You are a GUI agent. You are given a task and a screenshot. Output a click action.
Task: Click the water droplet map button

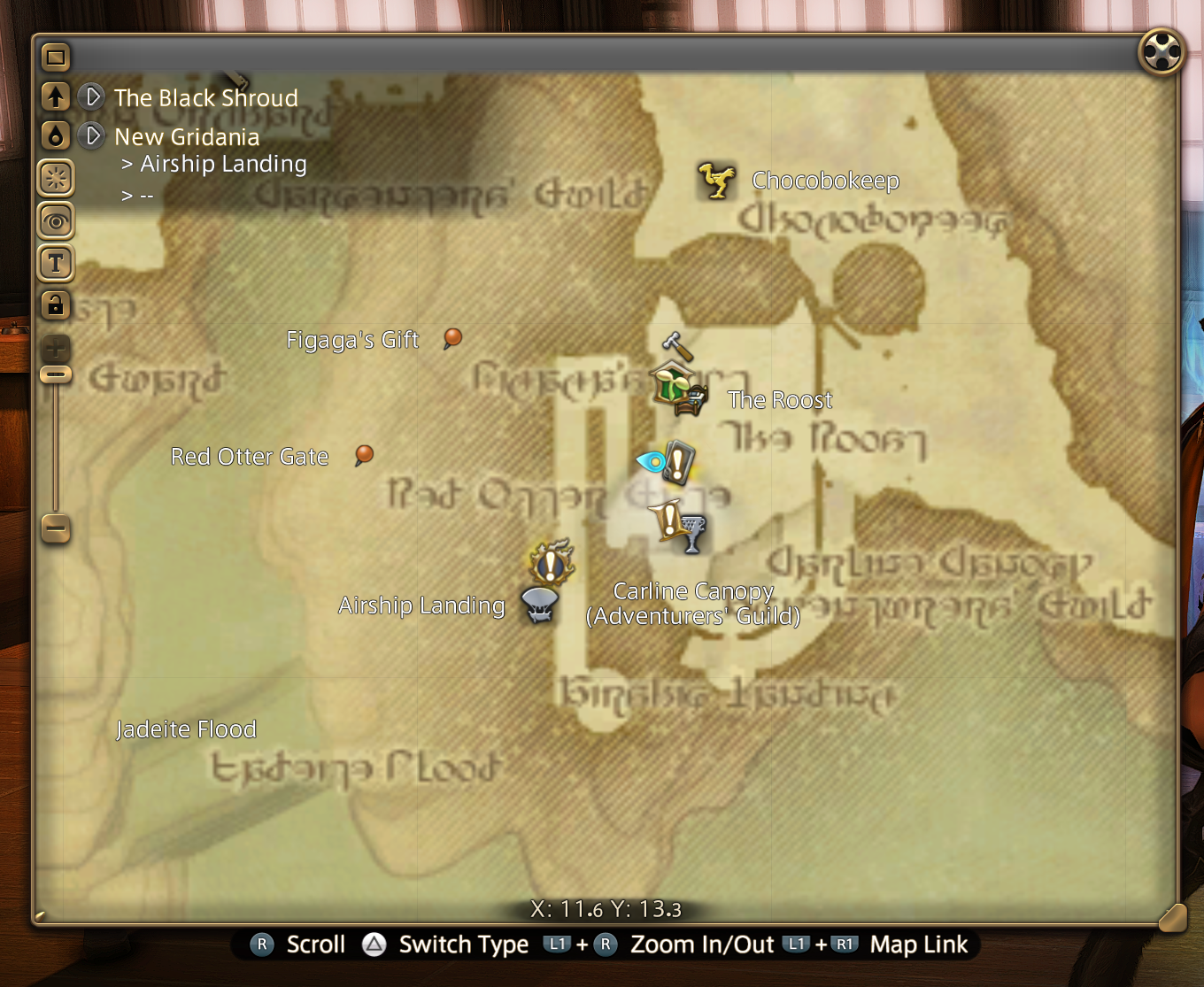(x=56, y=135)
